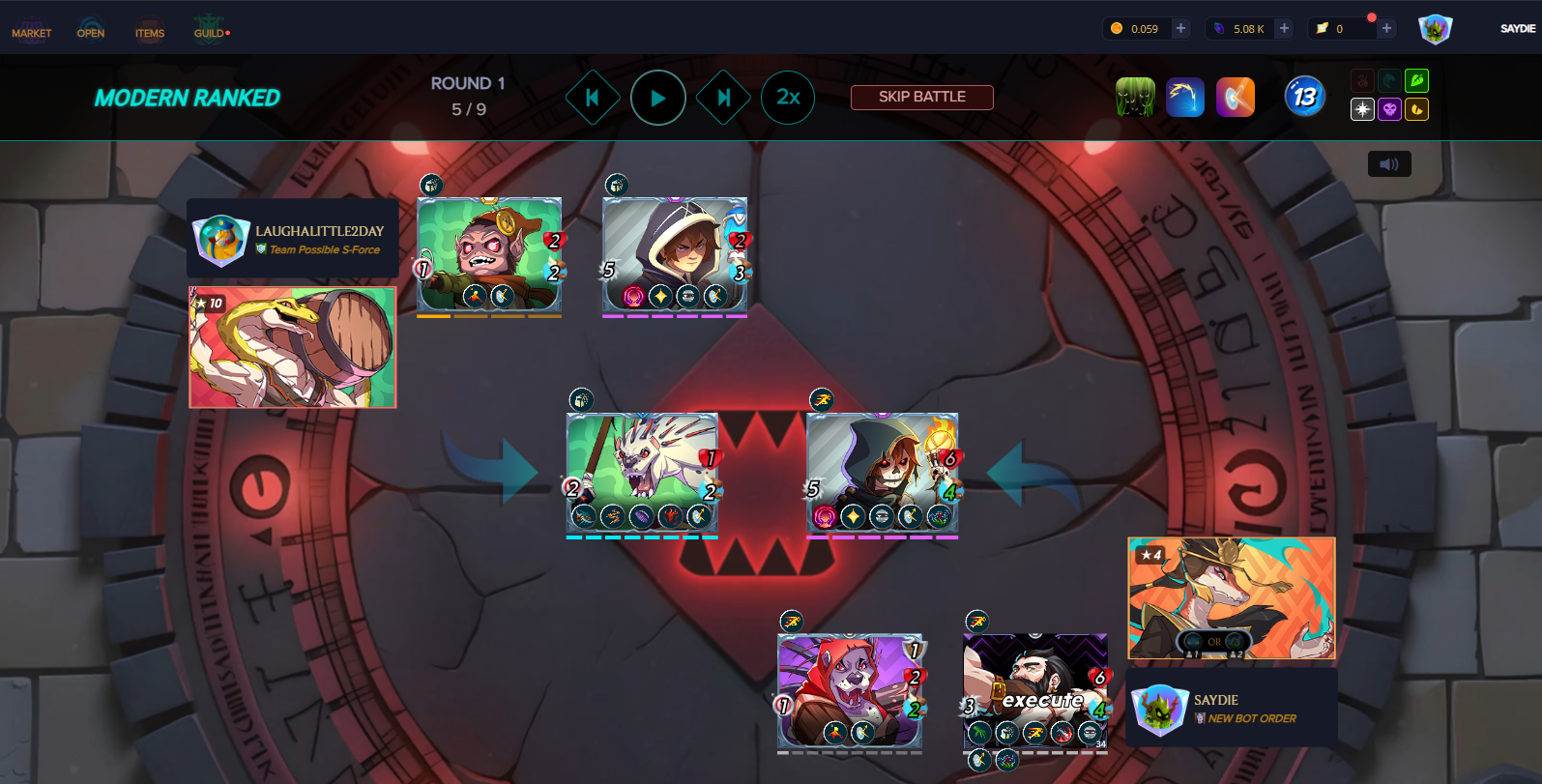Screen dimensions: 1542x784
Task: Mute the battle sound
Action: pos(1389,164)
